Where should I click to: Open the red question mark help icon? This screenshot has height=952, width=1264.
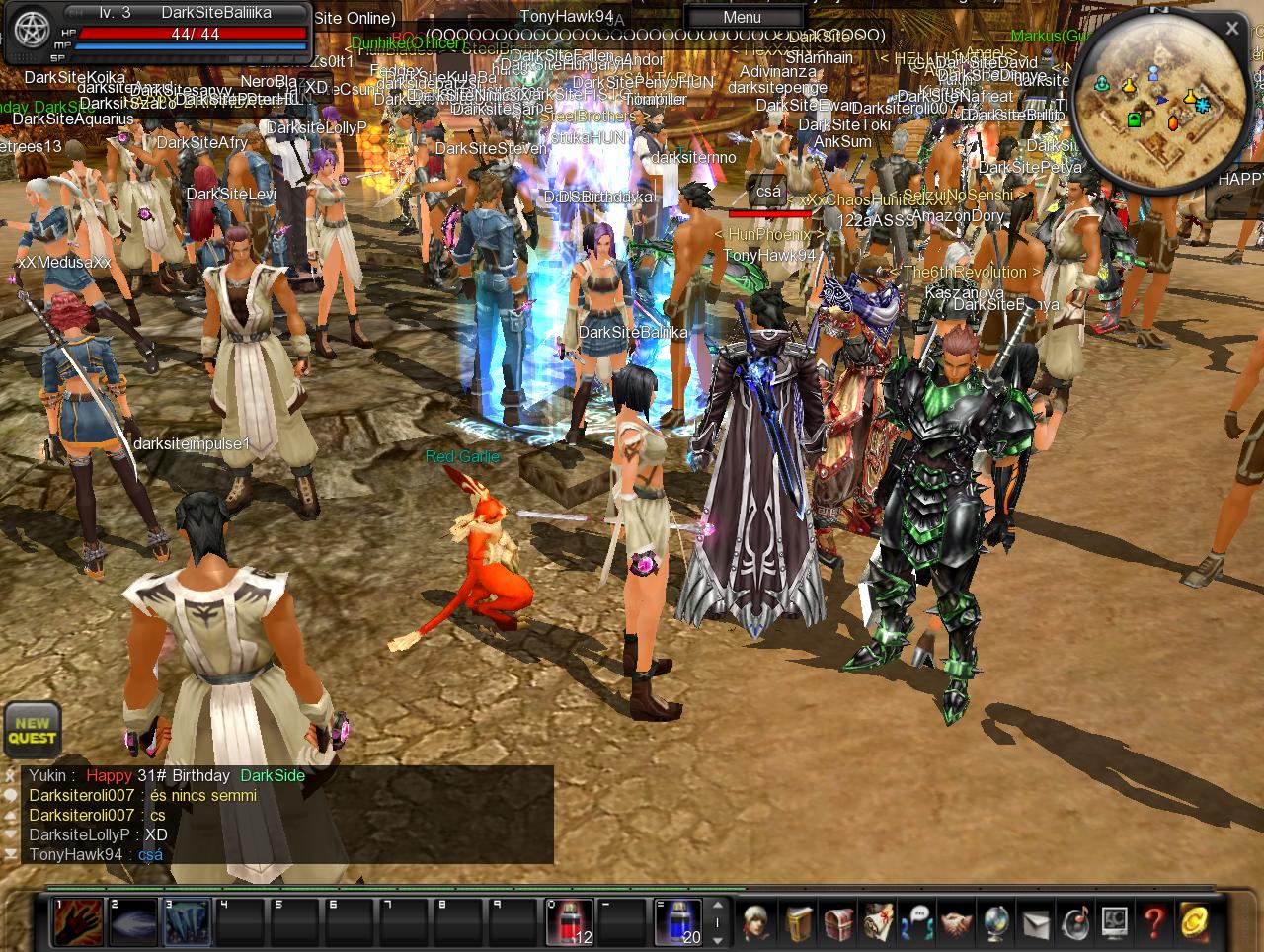pyautogui.click(x=1153, y=922)
